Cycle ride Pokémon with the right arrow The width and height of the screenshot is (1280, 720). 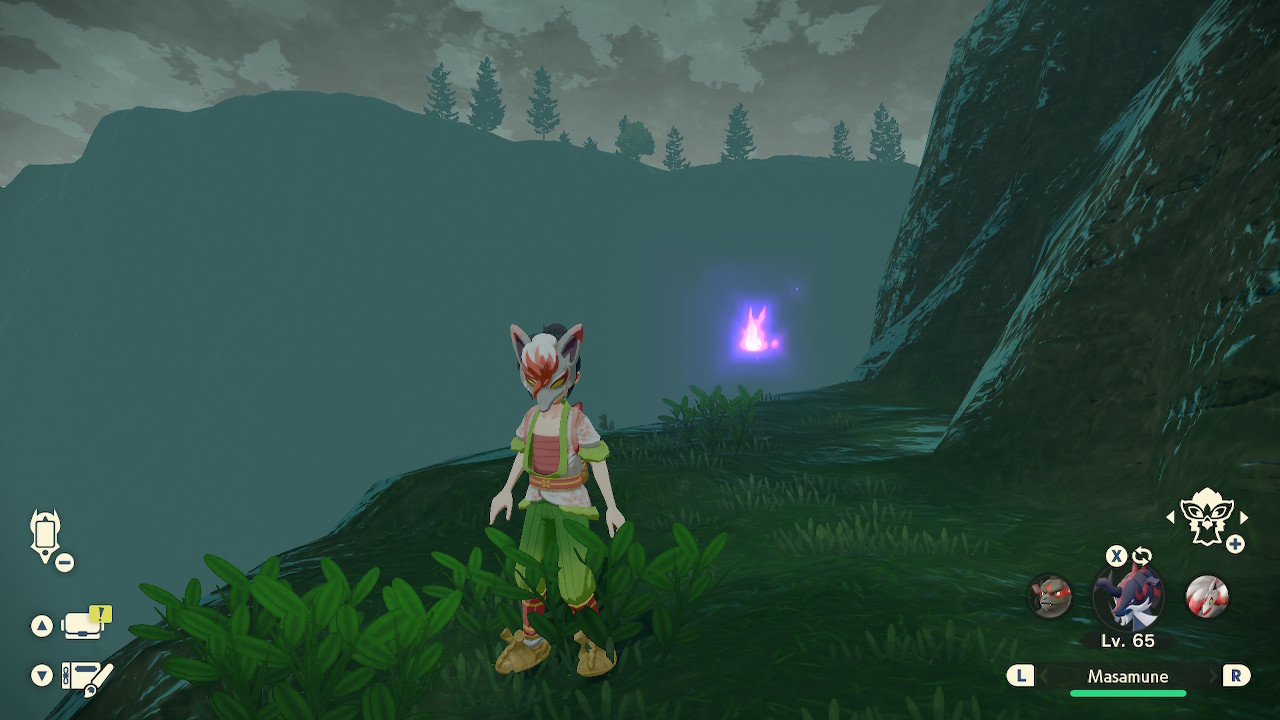1244,517
